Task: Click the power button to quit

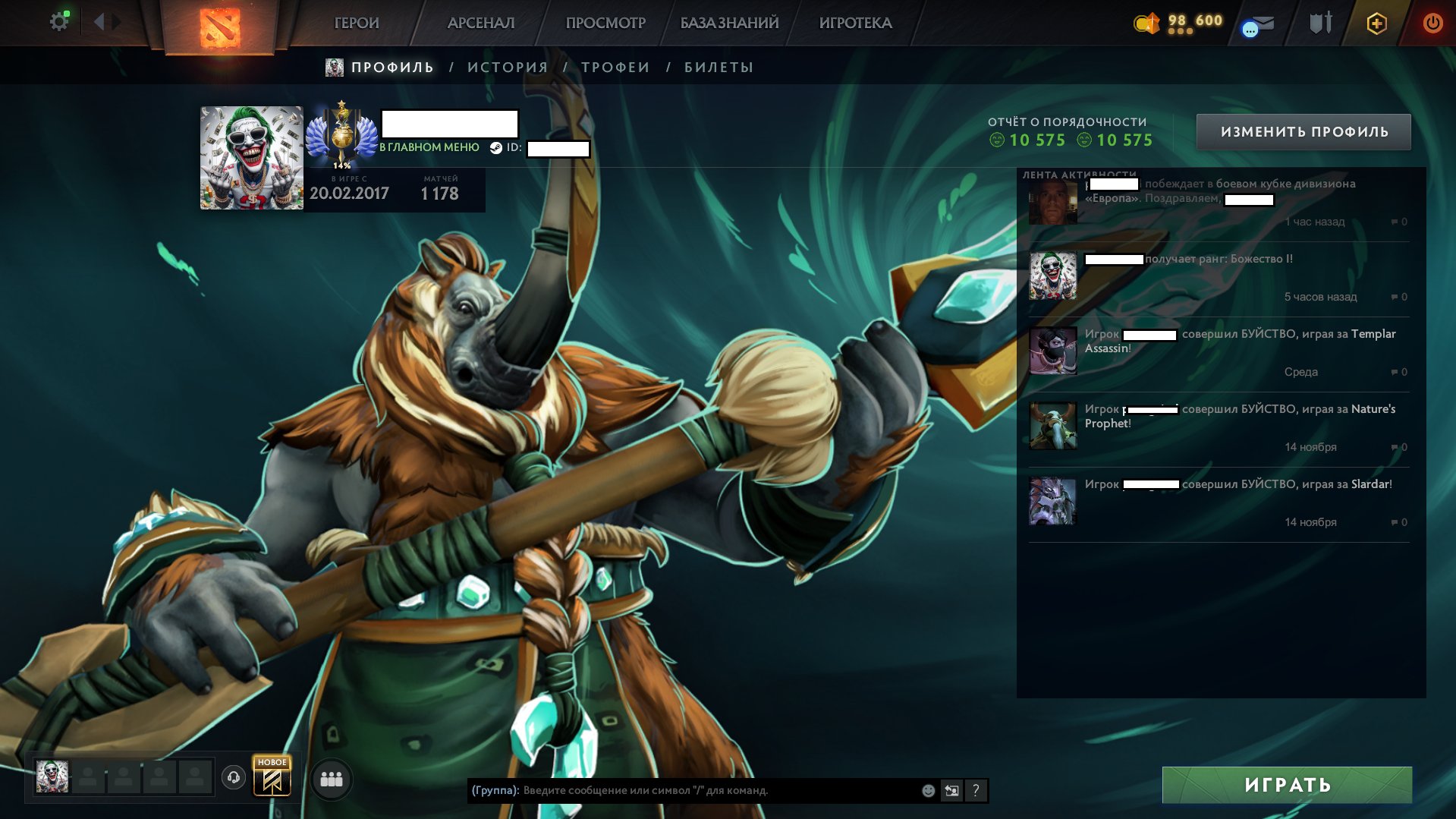Action: coord(1432,23)
